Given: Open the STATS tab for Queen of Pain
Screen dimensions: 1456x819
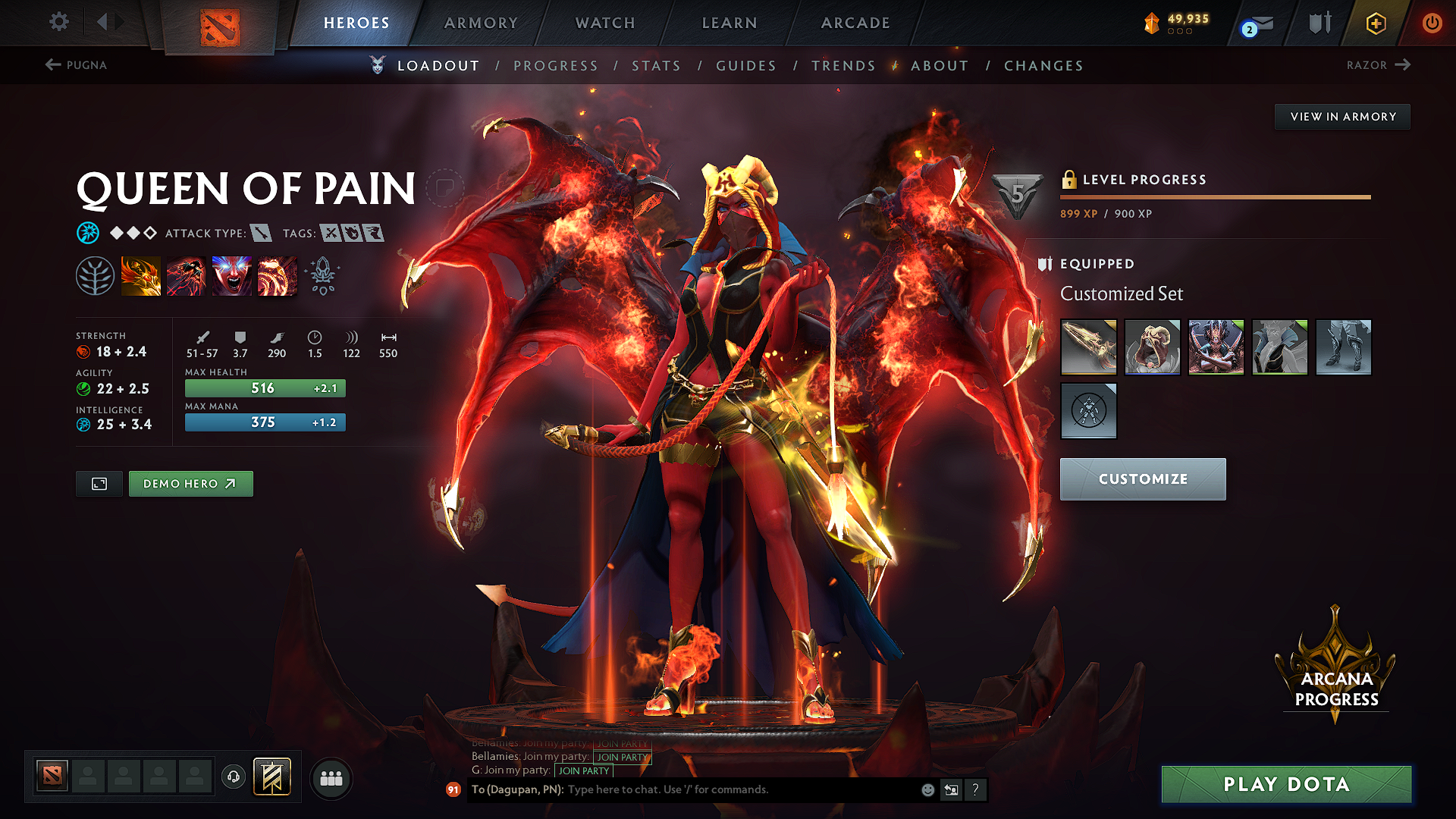Looking at the screenshot, I should point(657,66).
